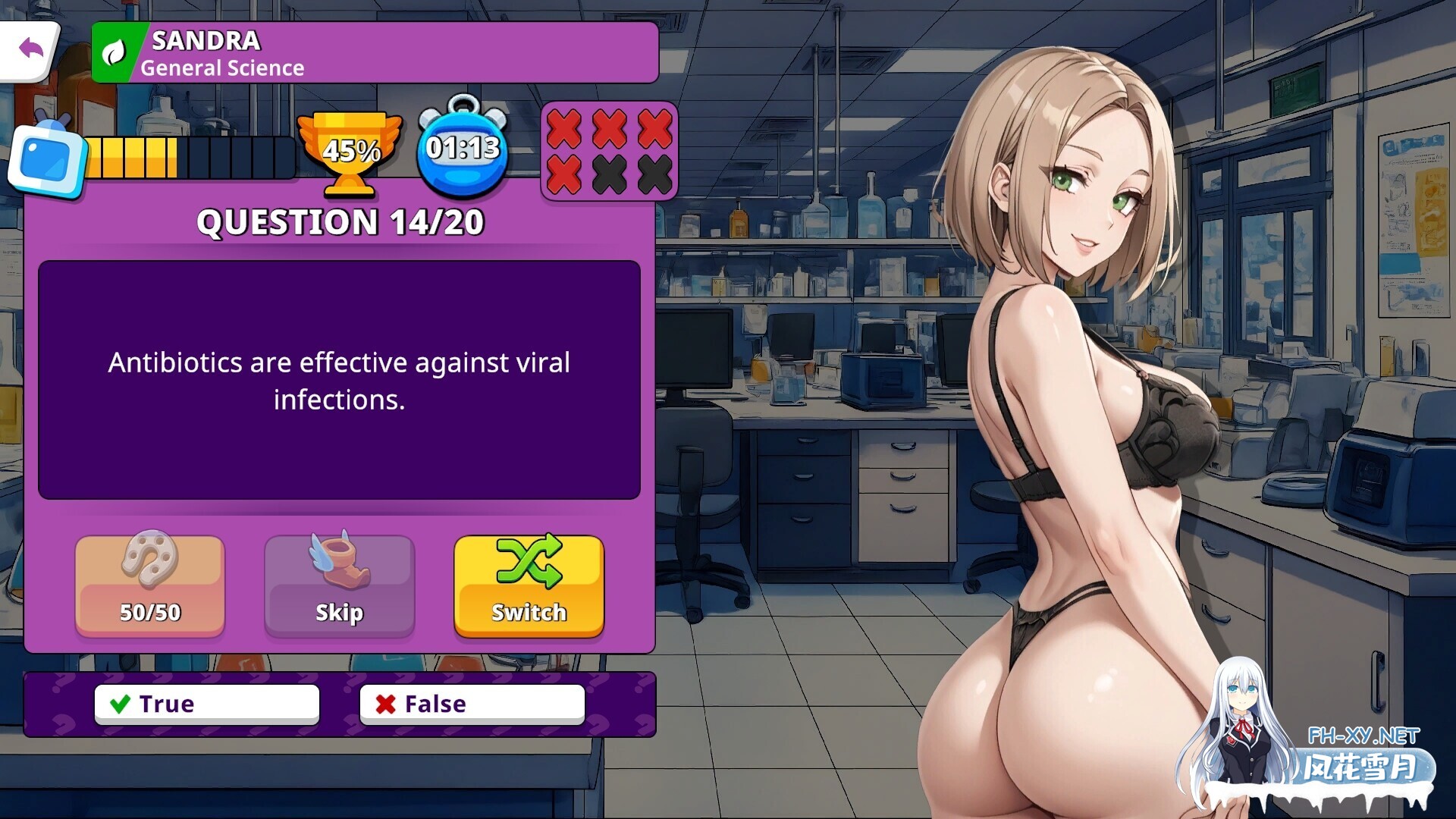1456x819 pixels.
Task: Answer False to the antibiotics question
Action: tap(471, 703)
